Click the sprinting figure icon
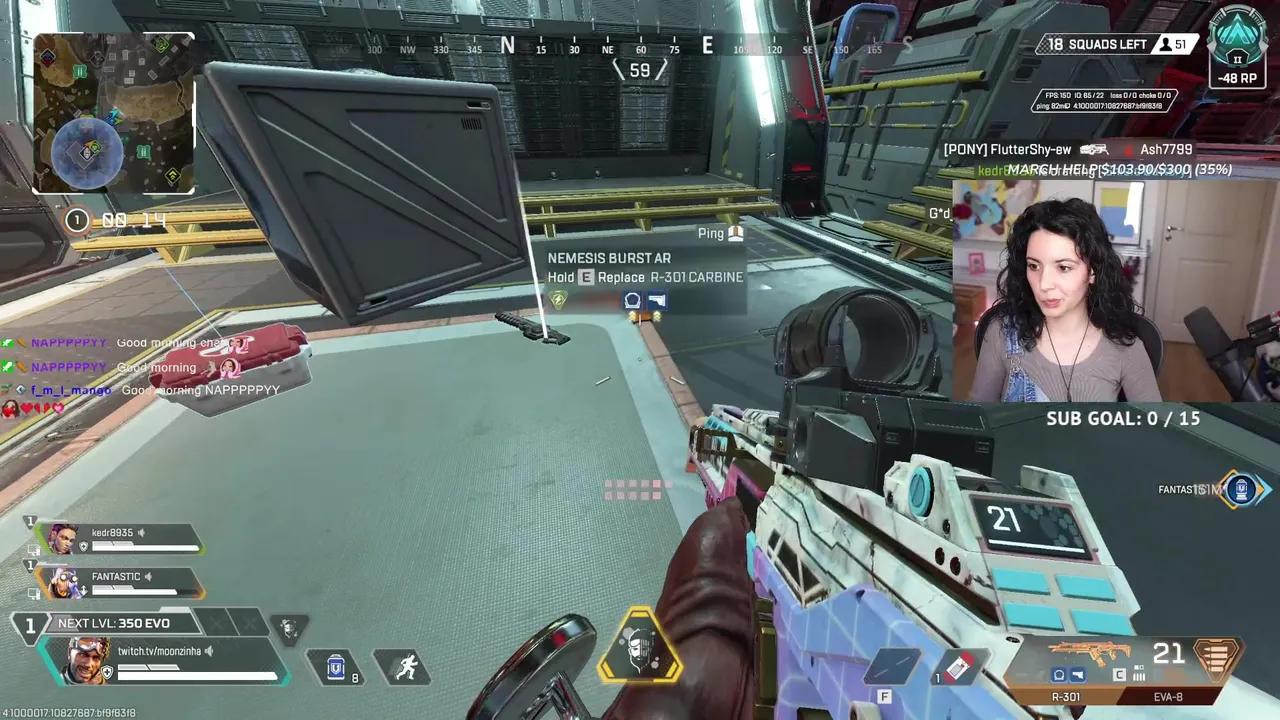 pyautogui.click(x=406, y=666)
